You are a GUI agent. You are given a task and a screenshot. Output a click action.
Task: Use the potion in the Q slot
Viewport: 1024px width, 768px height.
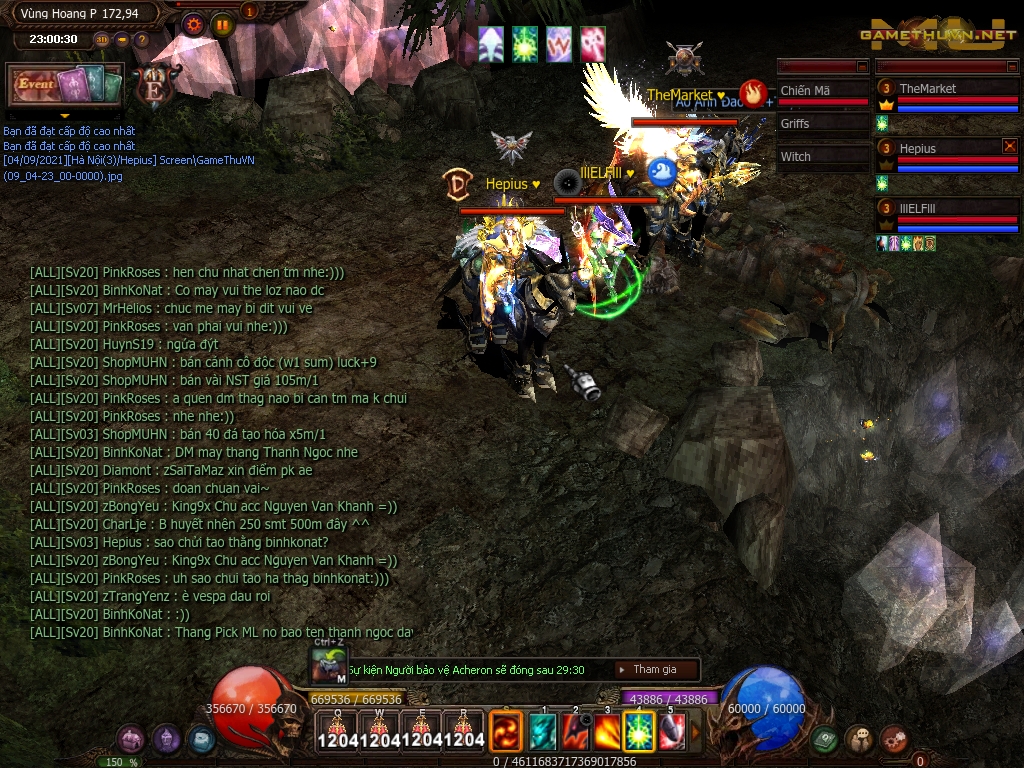pyautogui.click(x=337, y=732)
